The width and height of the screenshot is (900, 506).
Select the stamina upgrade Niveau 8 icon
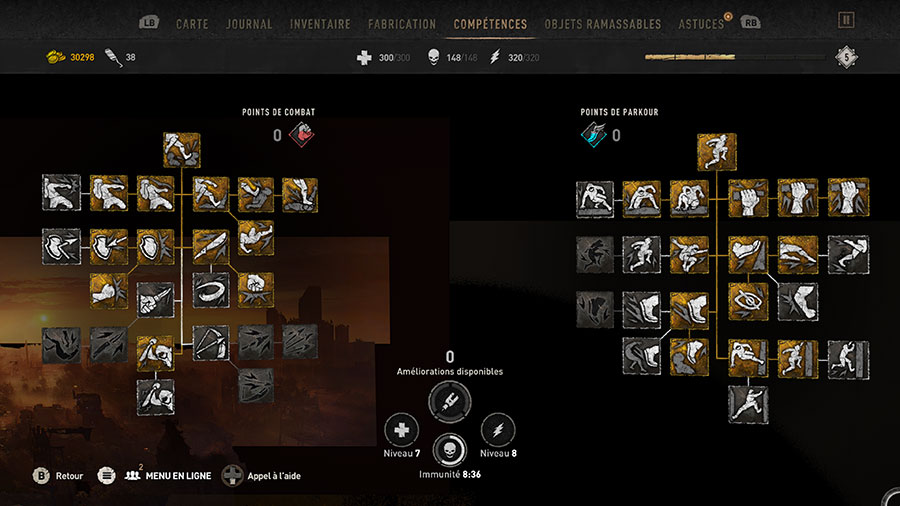pyautogui.click(x=498, y=431)
